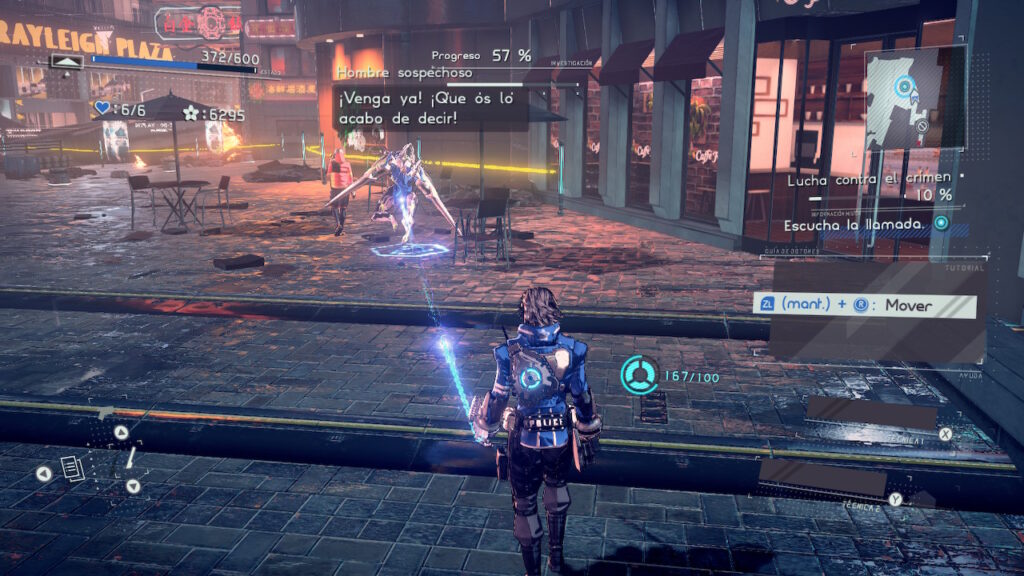This screenshot has height=576, width=1024.
Task: Select the "Mover" tutorial hint
Action: click(866, 306)
